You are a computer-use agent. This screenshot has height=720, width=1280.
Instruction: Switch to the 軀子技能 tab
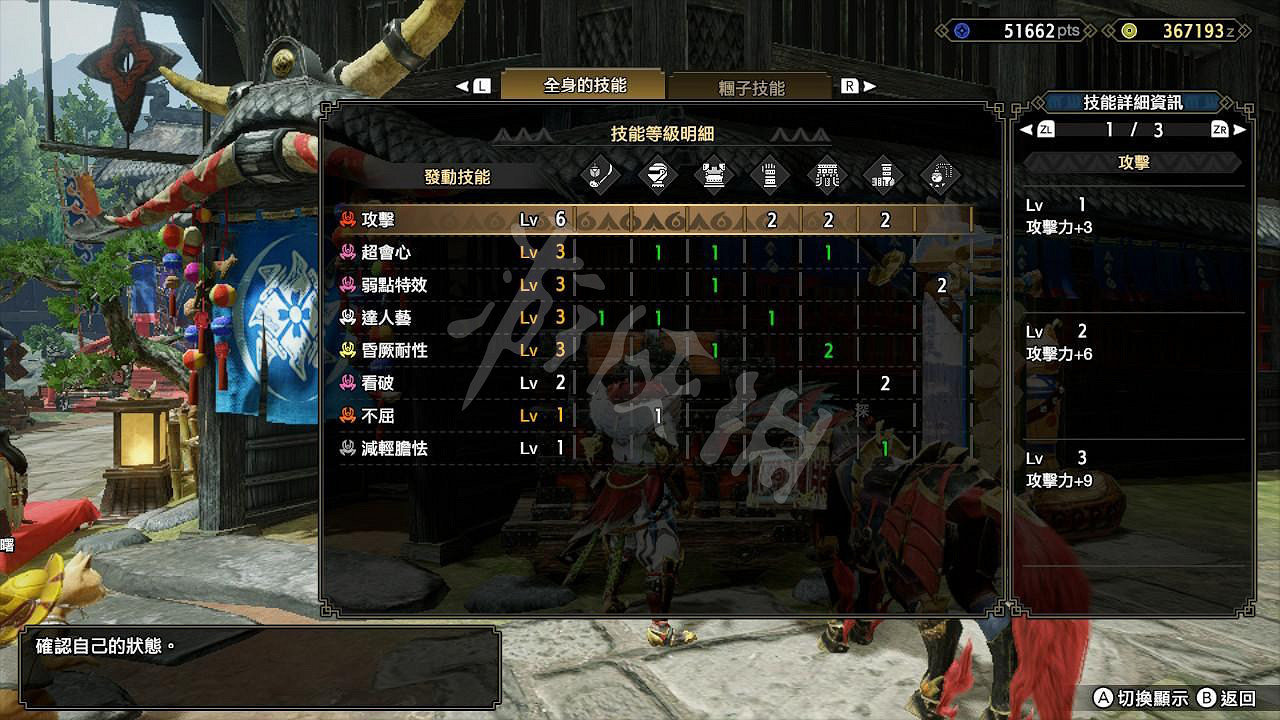(750, 88)
